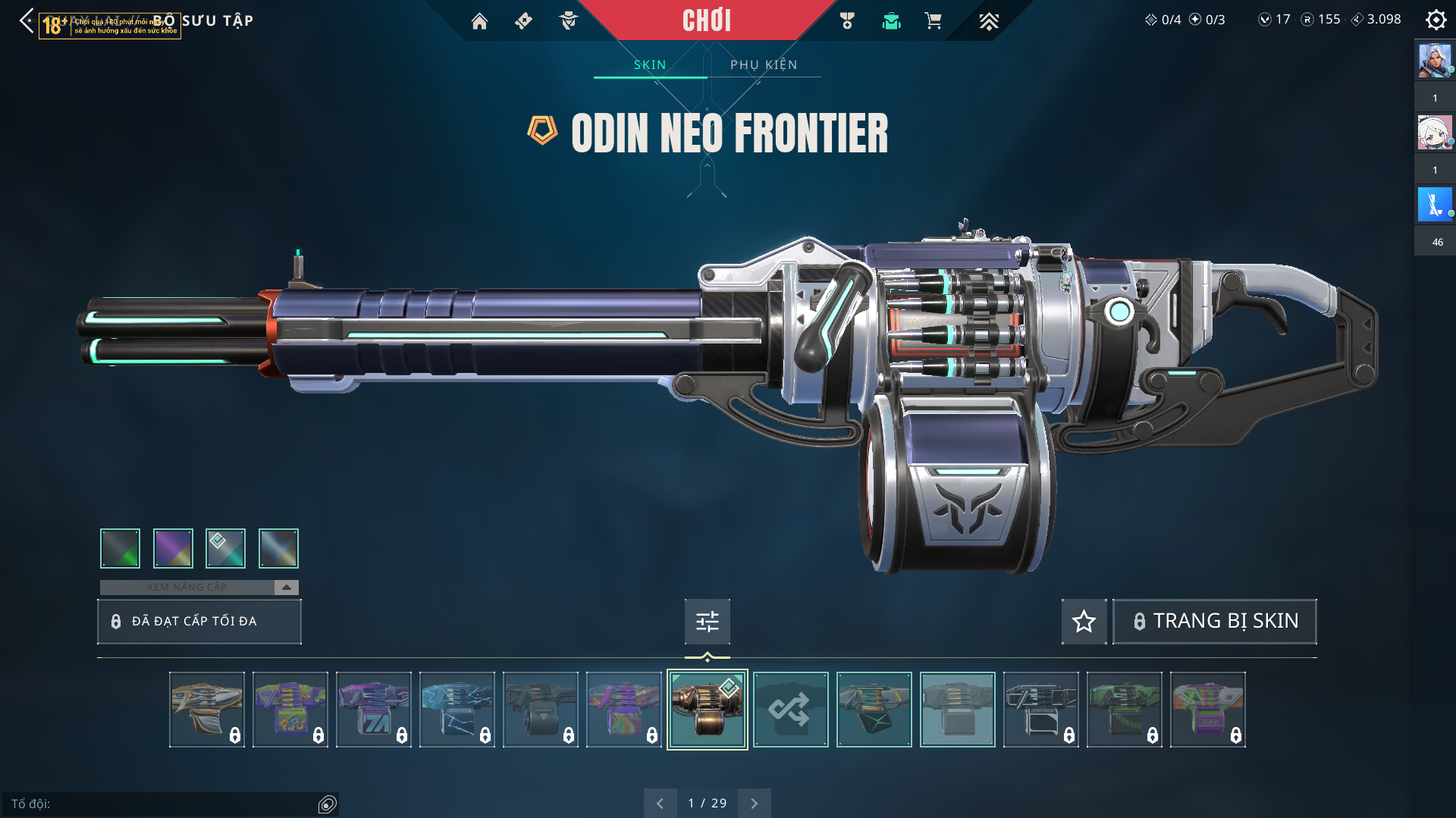The height and width of the screenshot is (818, 1456).
Task: Go to next skin page arrow
Action: (754, 803)
